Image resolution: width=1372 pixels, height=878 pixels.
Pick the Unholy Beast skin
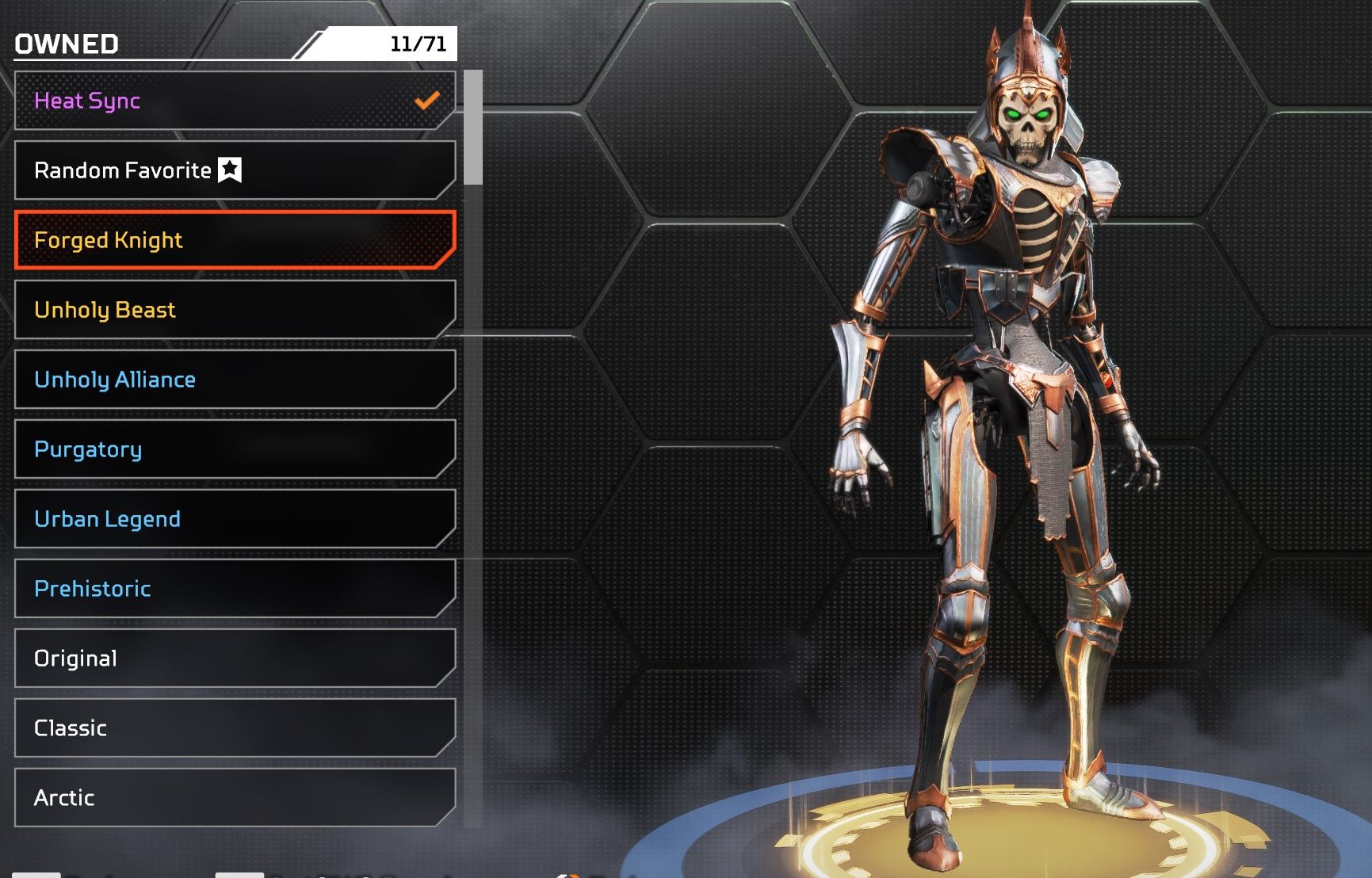235,310
